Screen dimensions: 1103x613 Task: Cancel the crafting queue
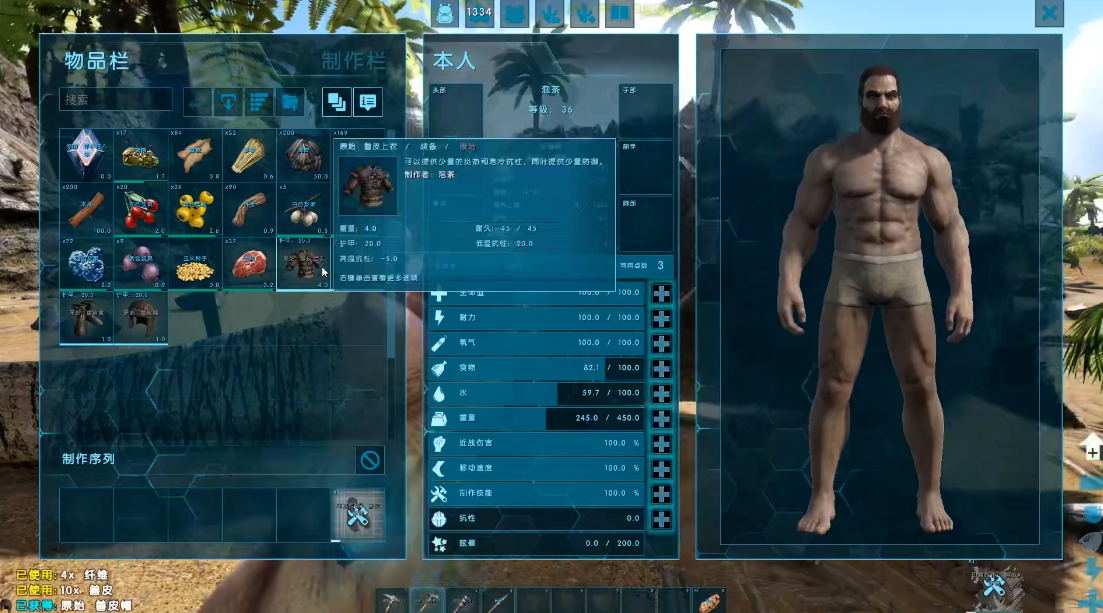point(370,460)
